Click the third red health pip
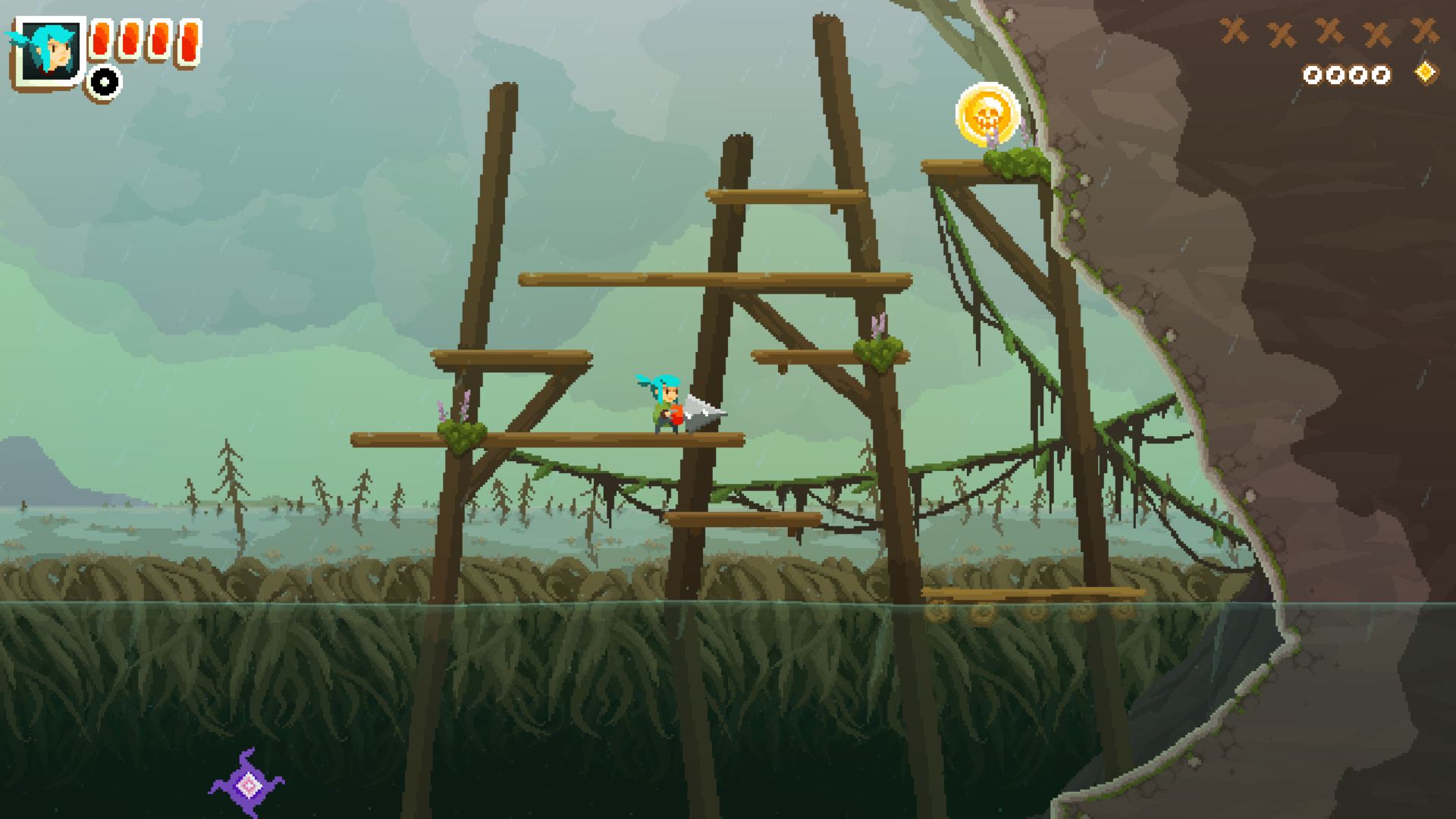 (x=160, y=42)
